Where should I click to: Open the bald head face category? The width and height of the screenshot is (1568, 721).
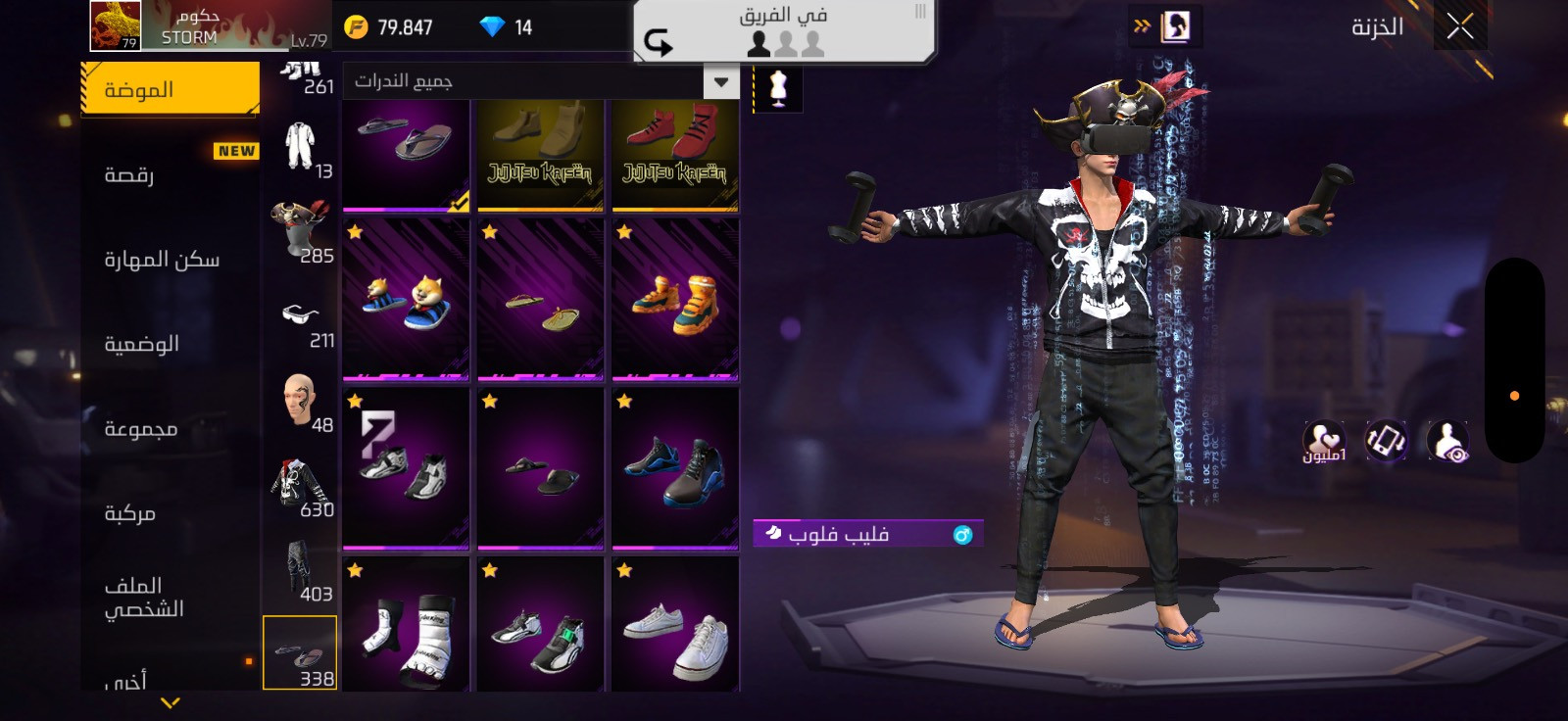301,402
